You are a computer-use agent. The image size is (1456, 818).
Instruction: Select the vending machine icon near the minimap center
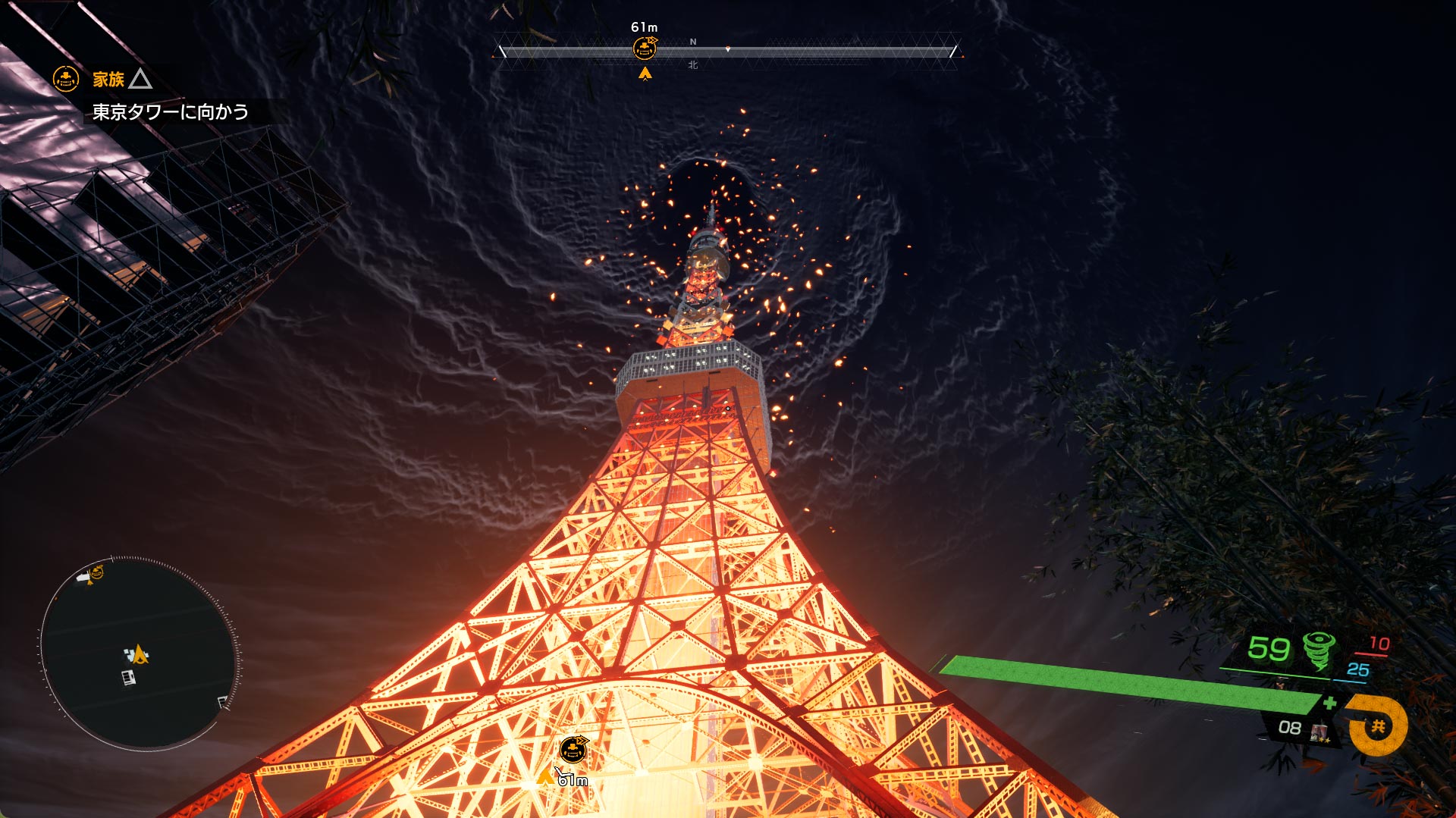click(129, 677)
